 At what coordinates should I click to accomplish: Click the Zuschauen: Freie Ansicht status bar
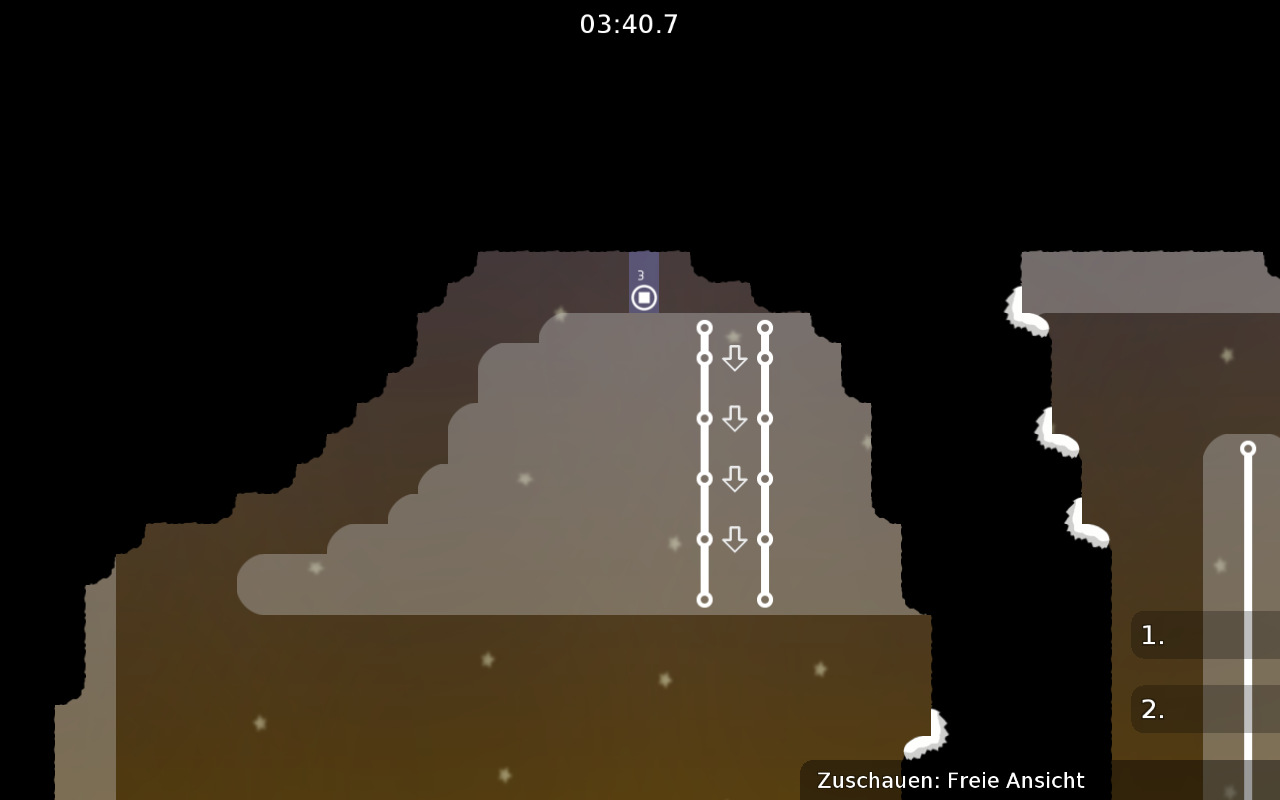pos(950,780)
